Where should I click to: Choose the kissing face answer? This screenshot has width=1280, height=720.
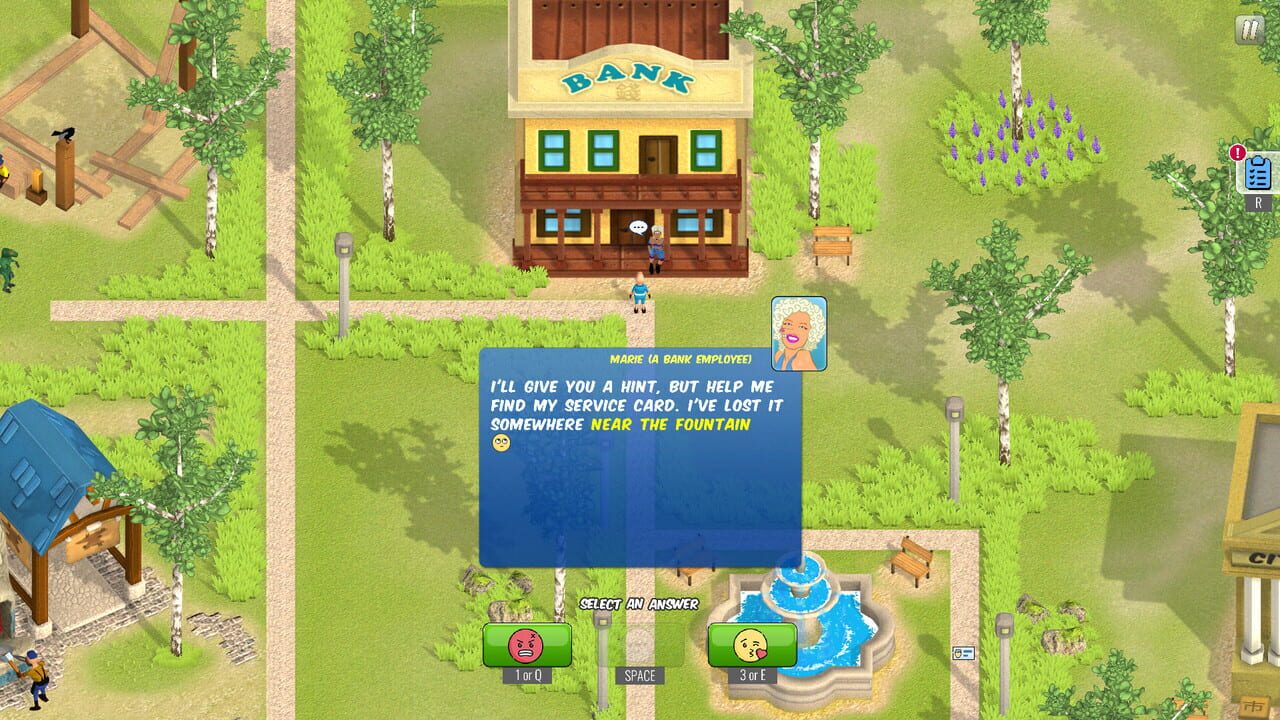coord(750,645)
